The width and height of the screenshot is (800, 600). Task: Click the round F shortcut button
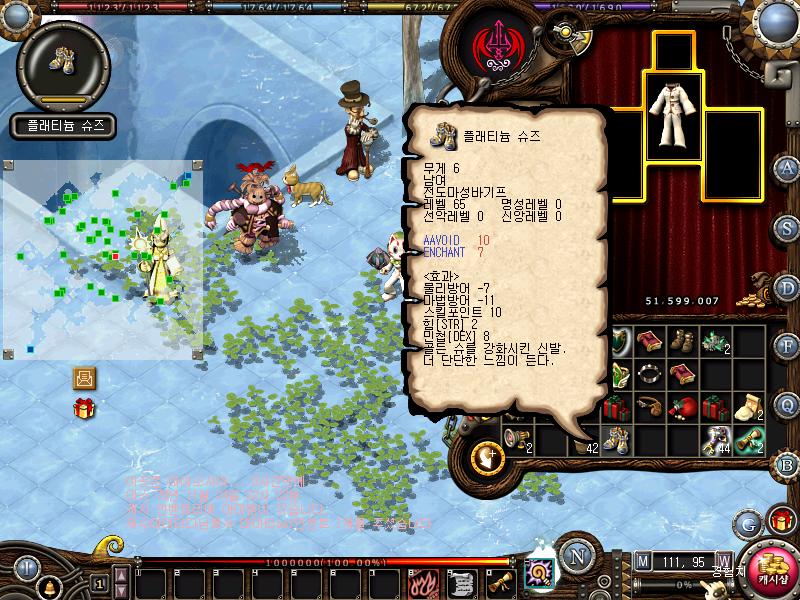(787, 346)
